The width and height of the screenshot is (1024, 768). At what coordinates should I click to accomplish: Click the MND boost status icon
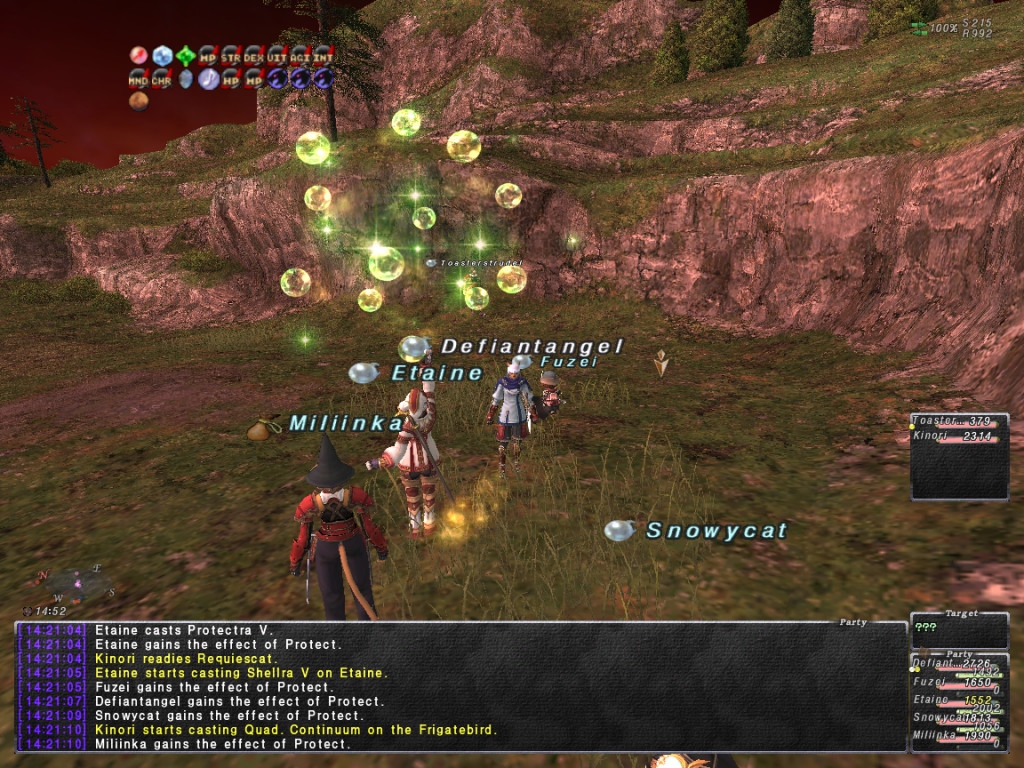[138, 78]
